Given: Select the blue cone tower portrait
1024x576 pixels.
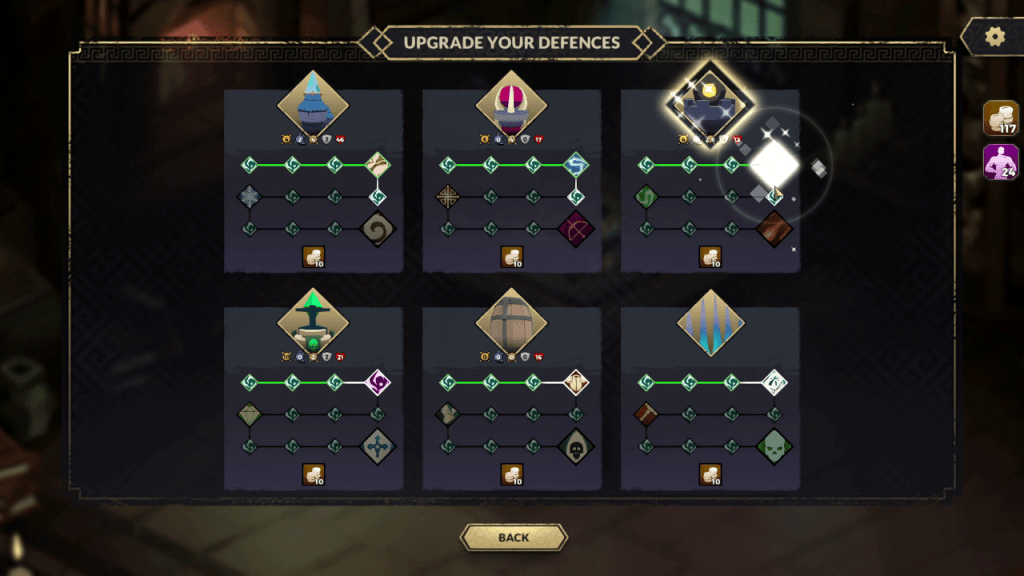Looking at the screenshot, I should (312, 103).
